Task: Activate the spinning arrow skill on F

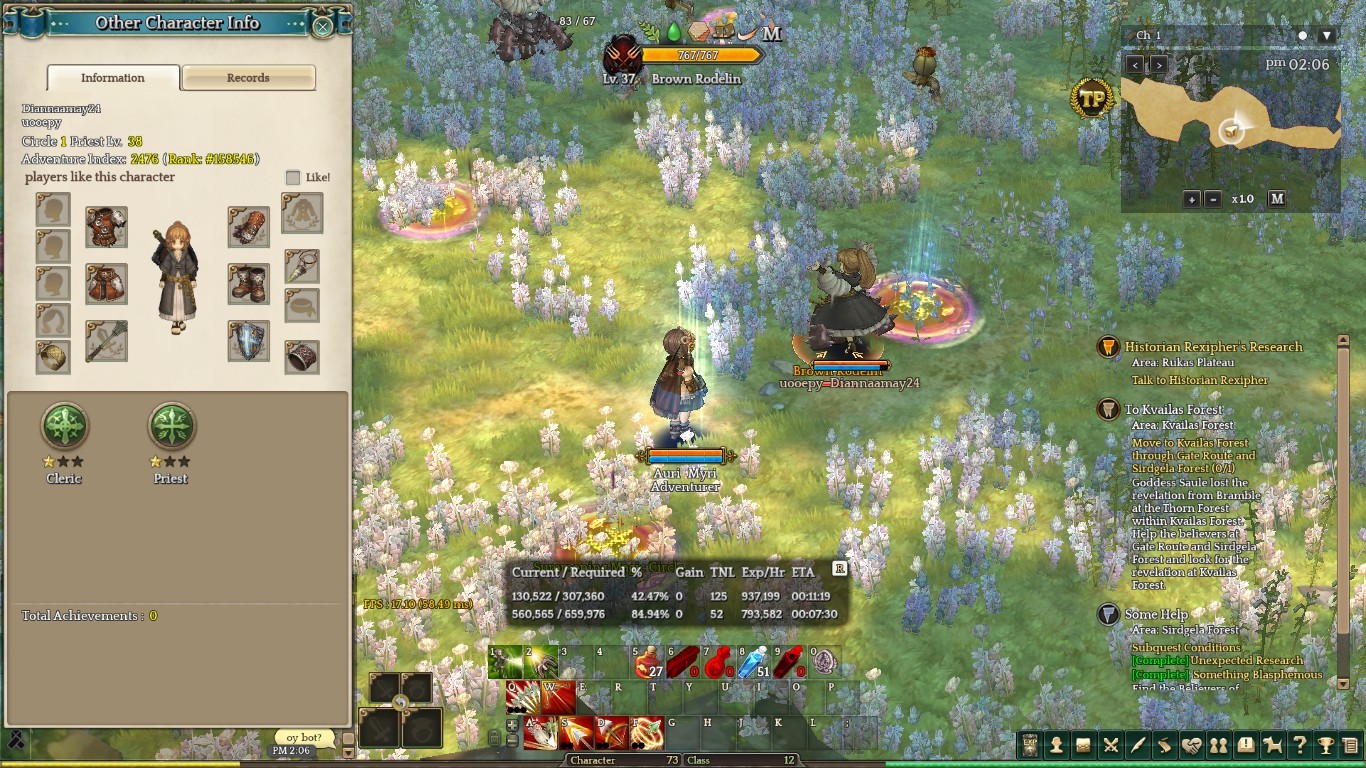Action: click(647, 733)
